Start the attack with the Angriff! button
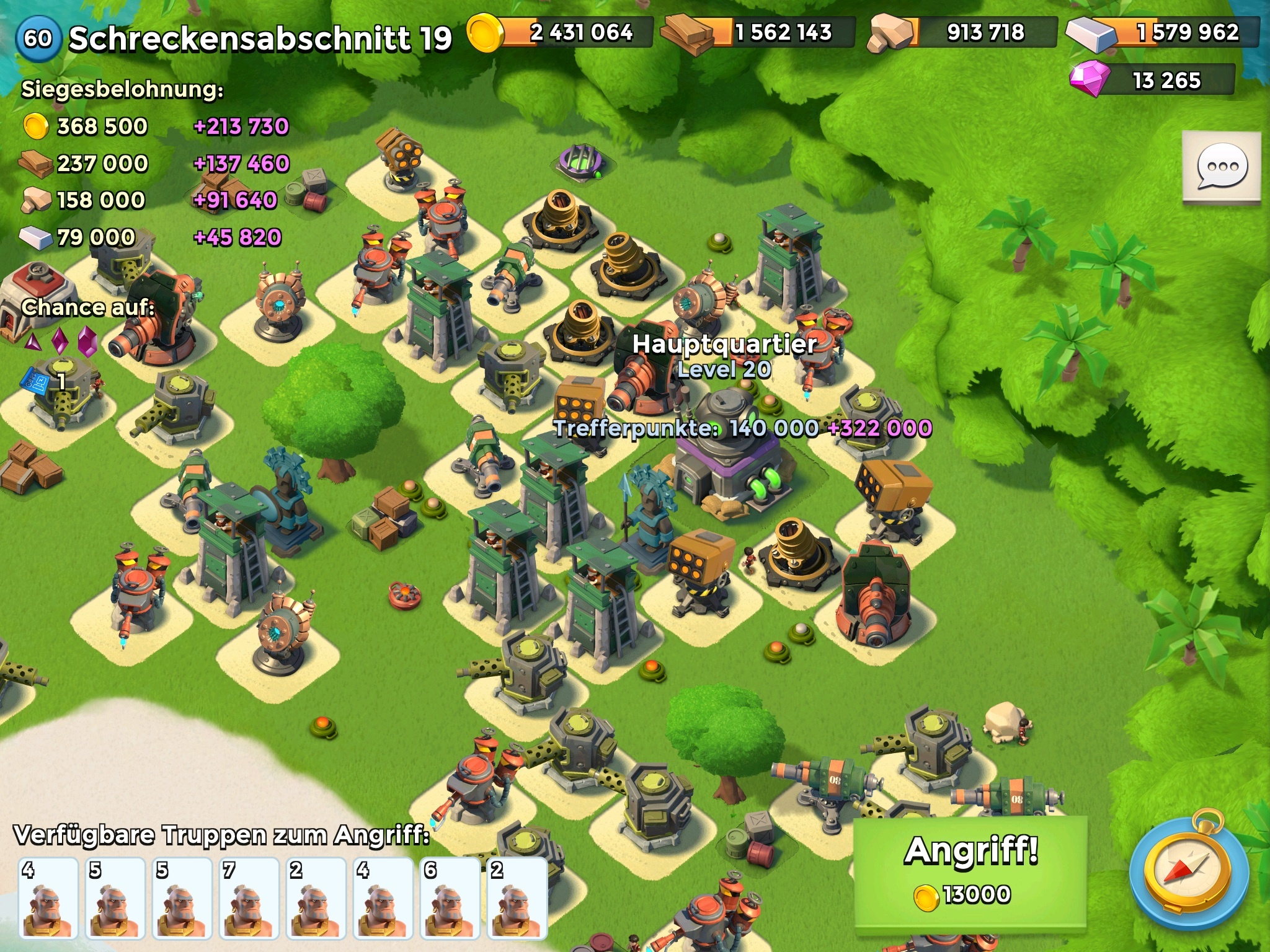The image size is (1270, 952). (970, 871)
